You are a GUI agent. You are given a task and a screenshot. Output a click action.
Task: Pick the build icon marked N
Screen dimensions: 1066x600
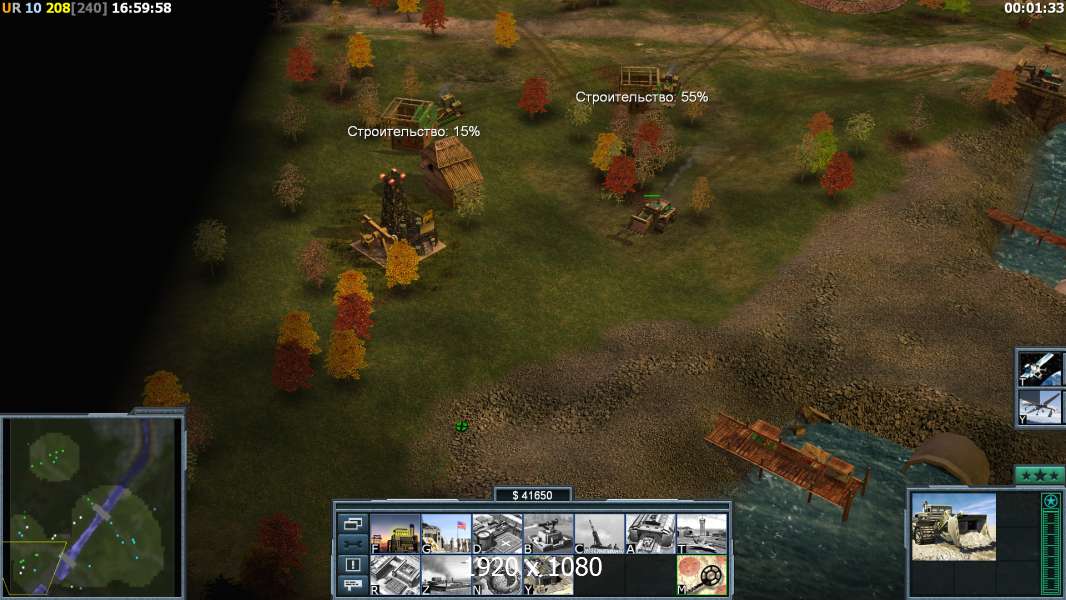coord(497,575)
